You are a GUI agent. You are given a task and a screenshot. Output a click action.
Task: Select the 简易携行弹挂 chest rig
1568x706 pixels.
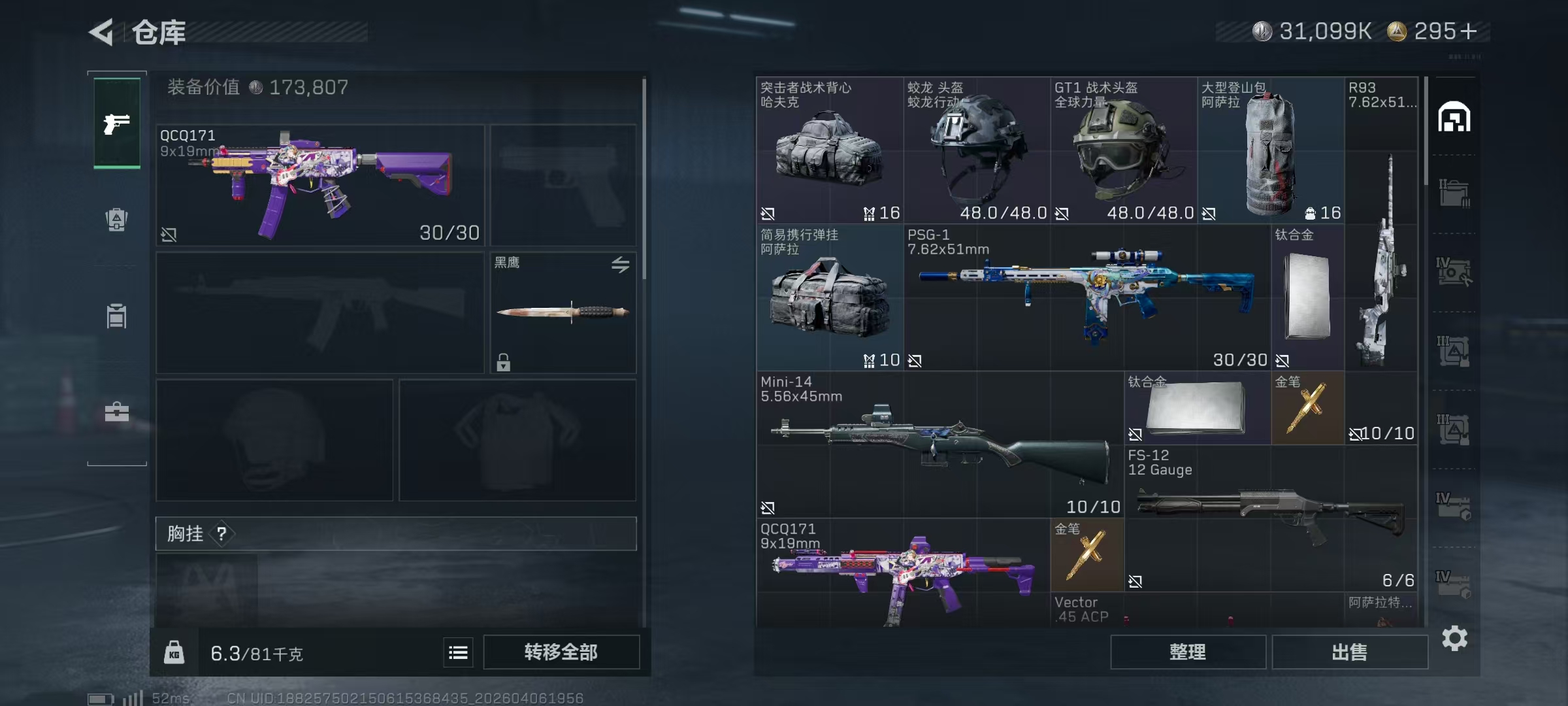point(829,297)
